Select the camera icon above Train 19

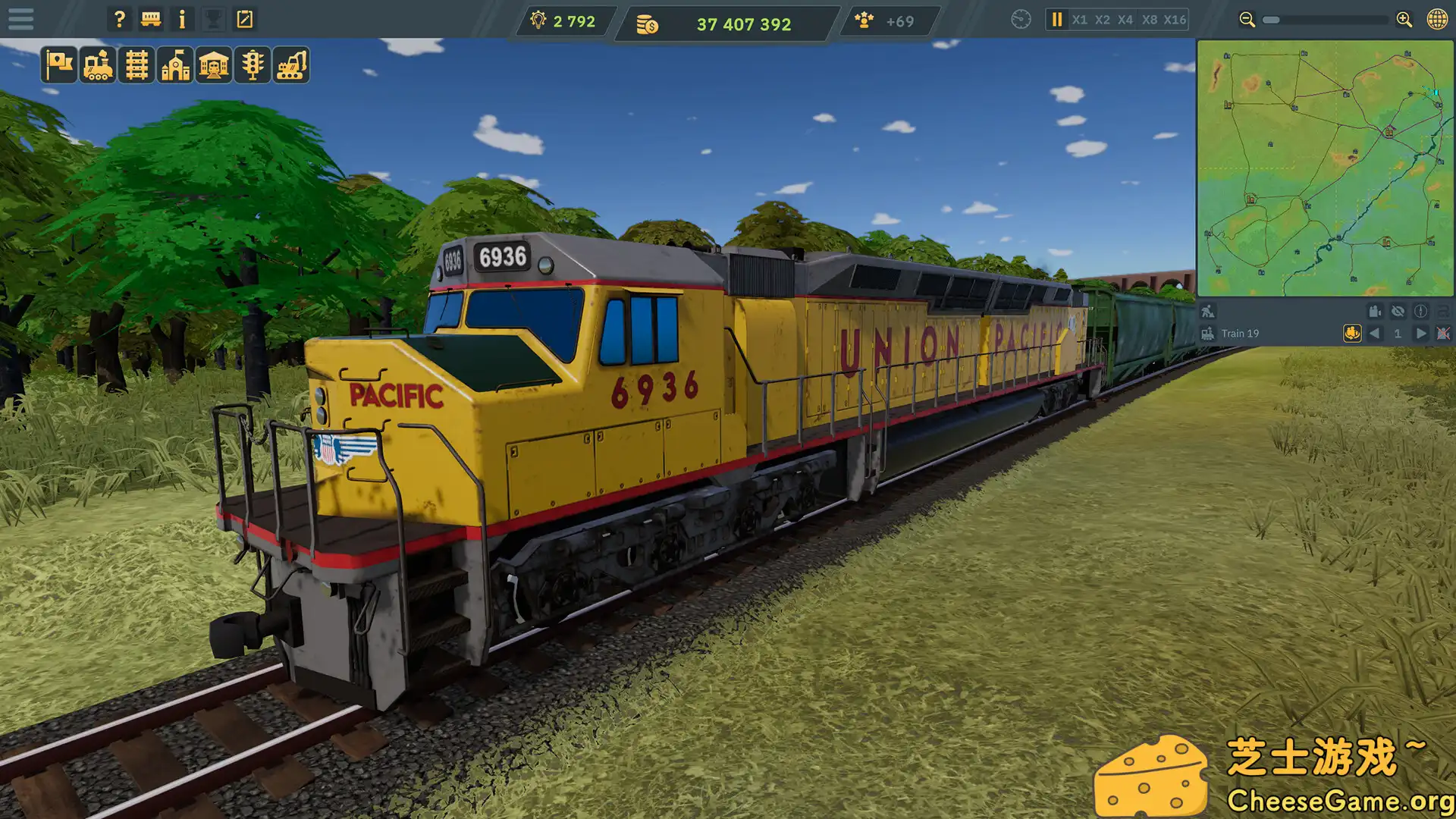click(1374, 311)
